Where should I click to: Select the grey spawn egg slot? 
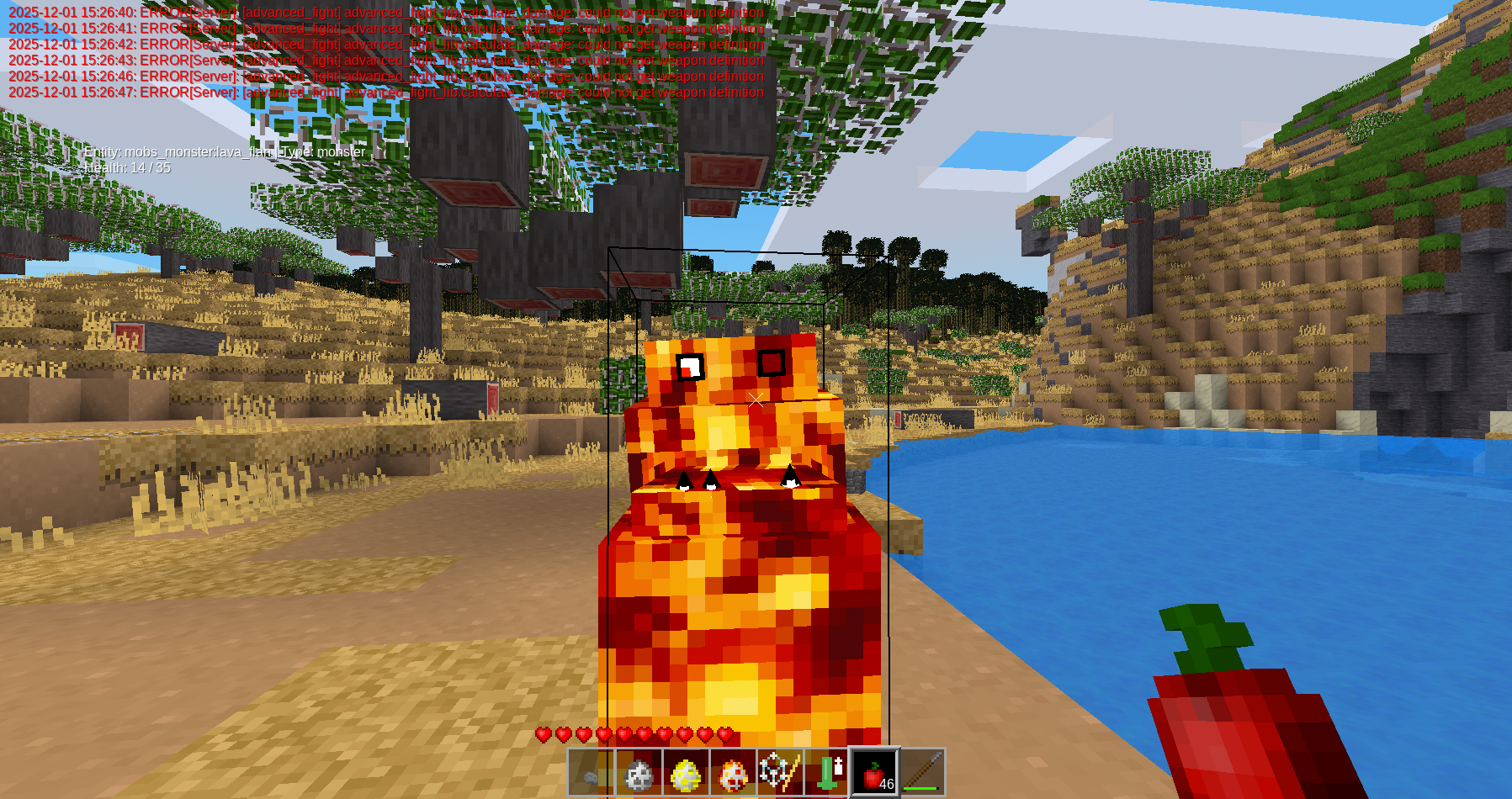[x=639, y=772]
